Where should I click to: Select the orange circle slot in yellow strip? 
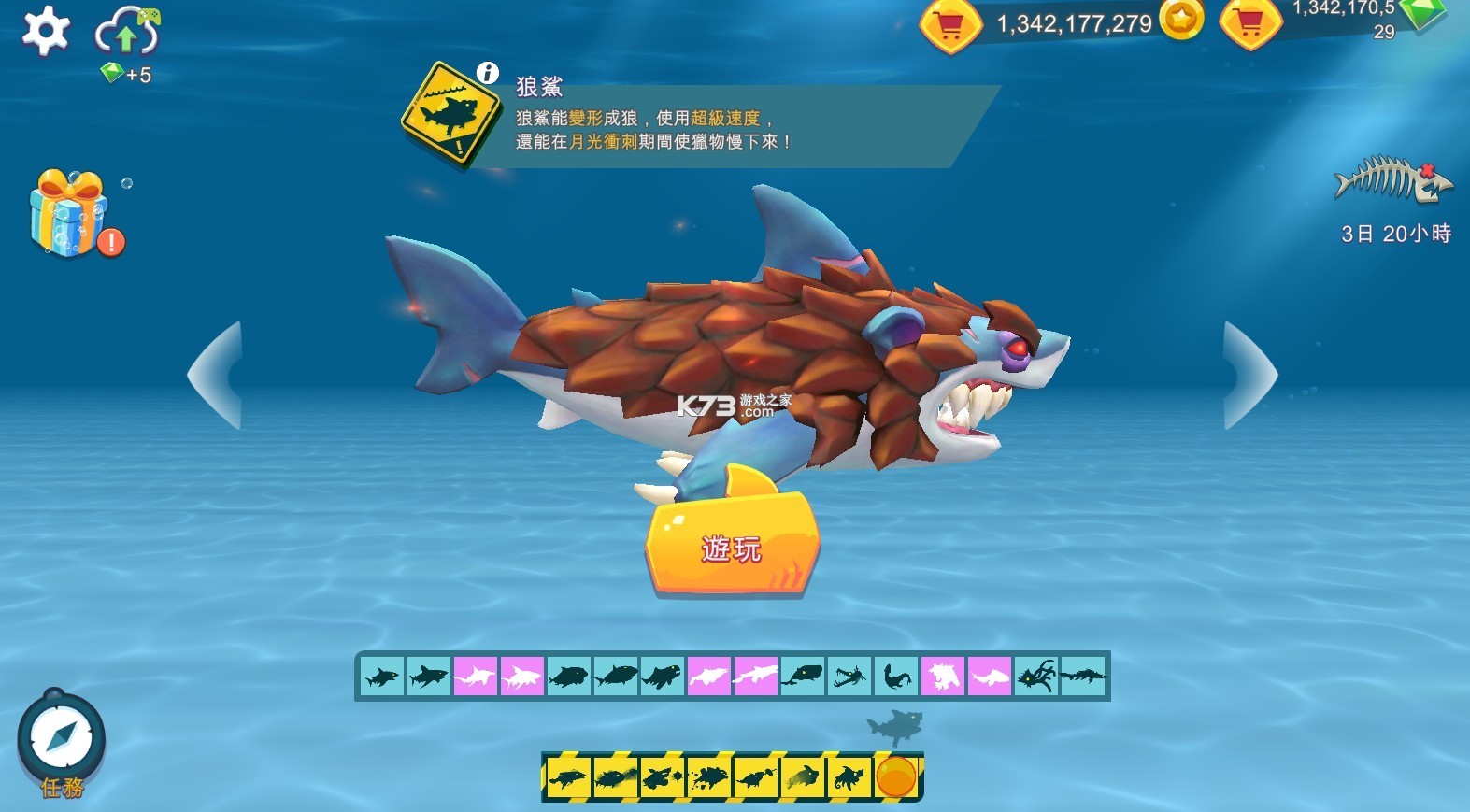pos(895,777)
